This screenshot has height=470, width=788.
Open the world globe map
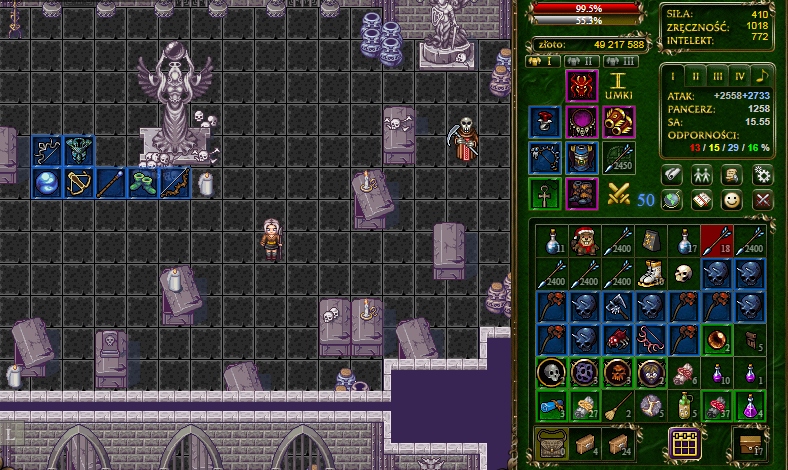(671, 200)
